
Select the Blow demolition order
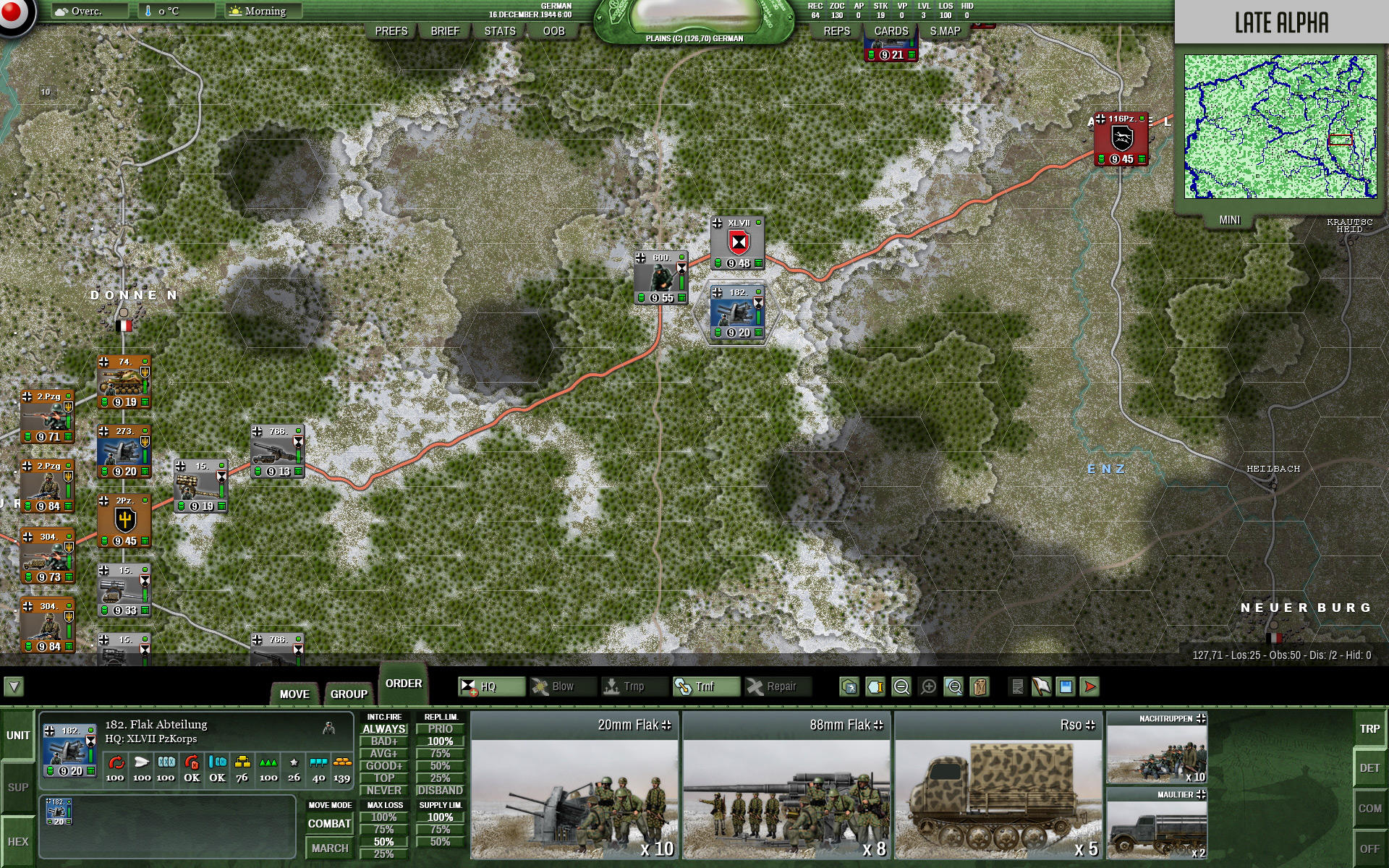[x=563, y=686]
